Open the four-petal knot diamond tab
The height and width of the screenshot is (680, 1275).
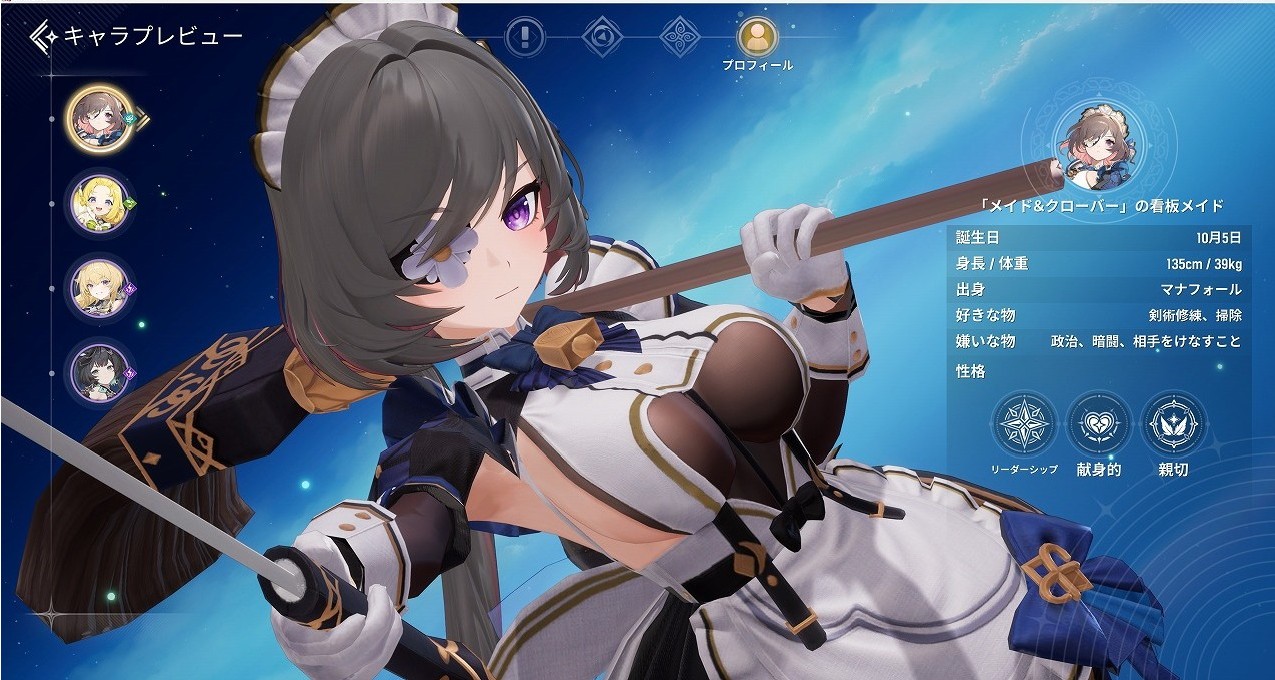tap(681, 37)
